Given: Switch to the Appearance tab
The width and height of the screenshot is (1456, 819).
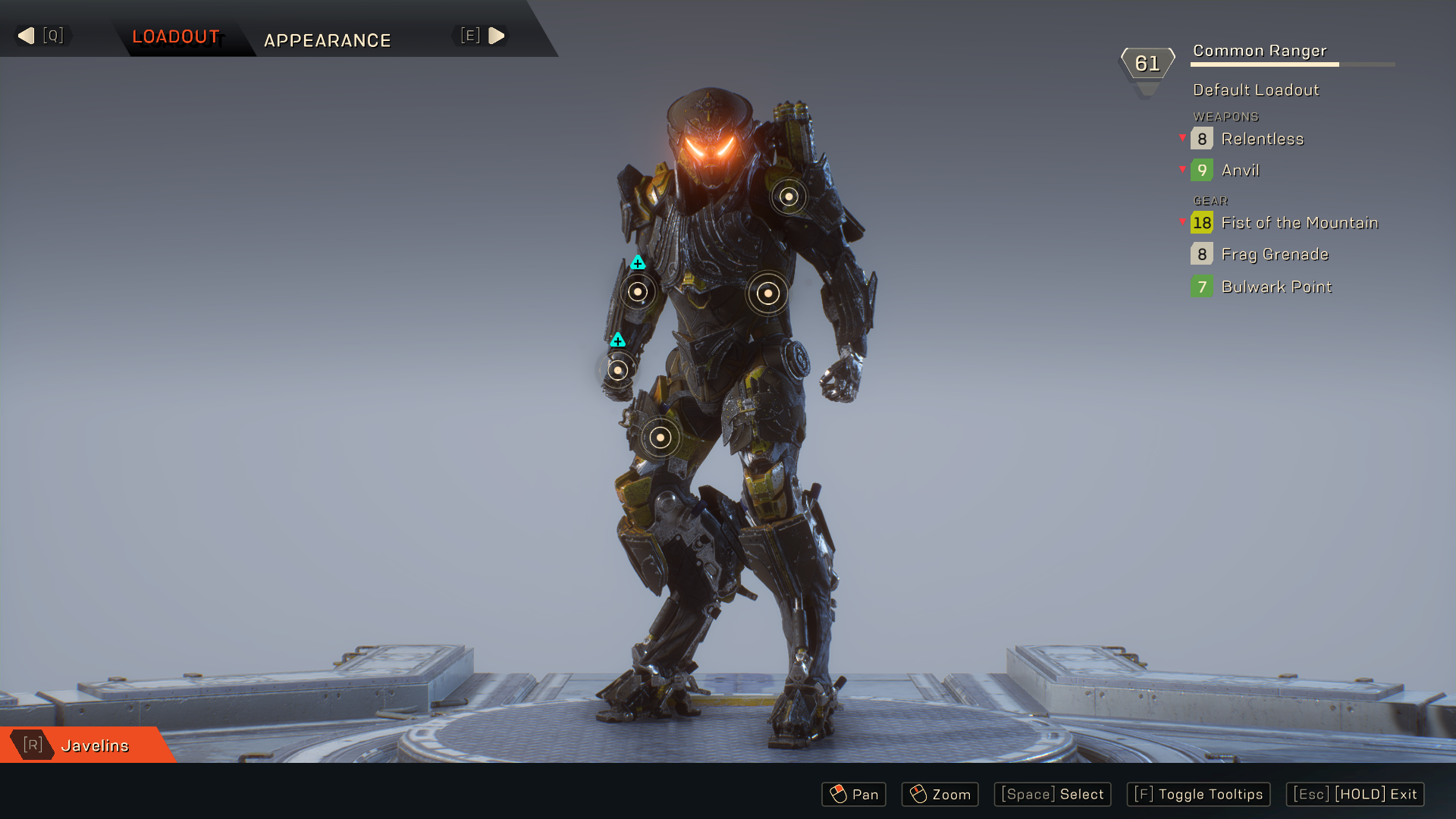Looking at the screenshot, I should (327, 40).
